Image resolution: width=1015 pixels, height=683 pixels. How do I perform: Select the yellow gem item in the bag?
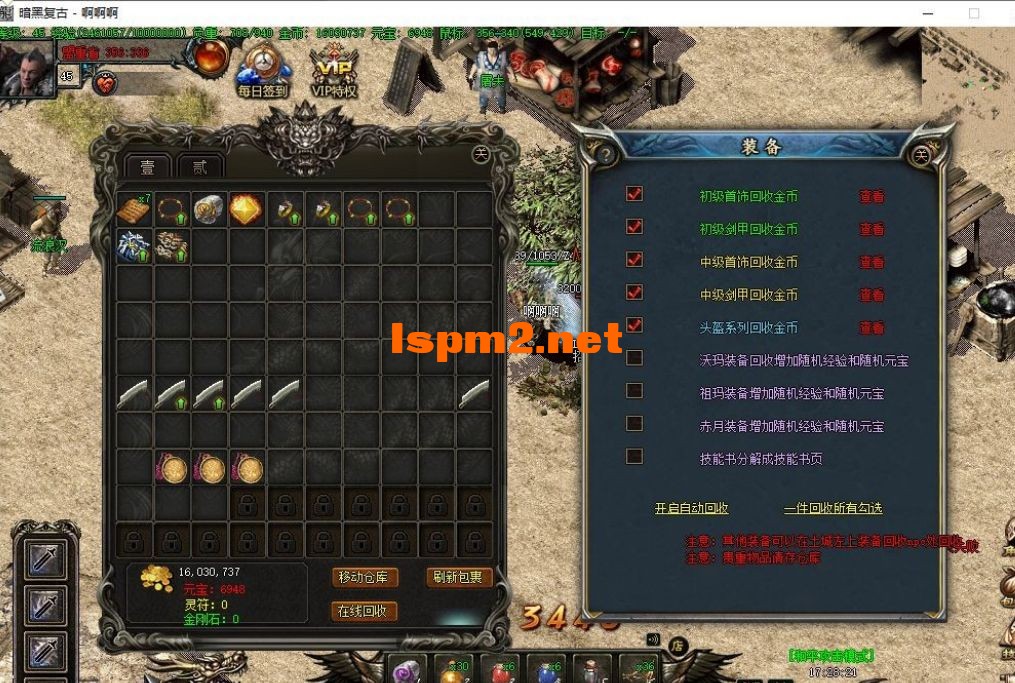[x=246, y=208]
